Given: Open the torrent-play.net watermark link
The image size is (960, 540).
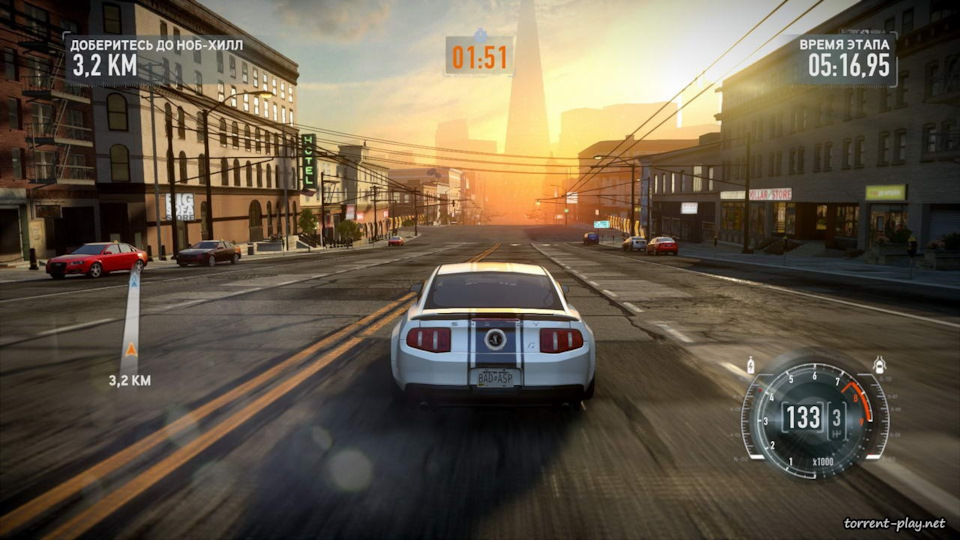Looking at the screenshot, I should click(894, 523).
